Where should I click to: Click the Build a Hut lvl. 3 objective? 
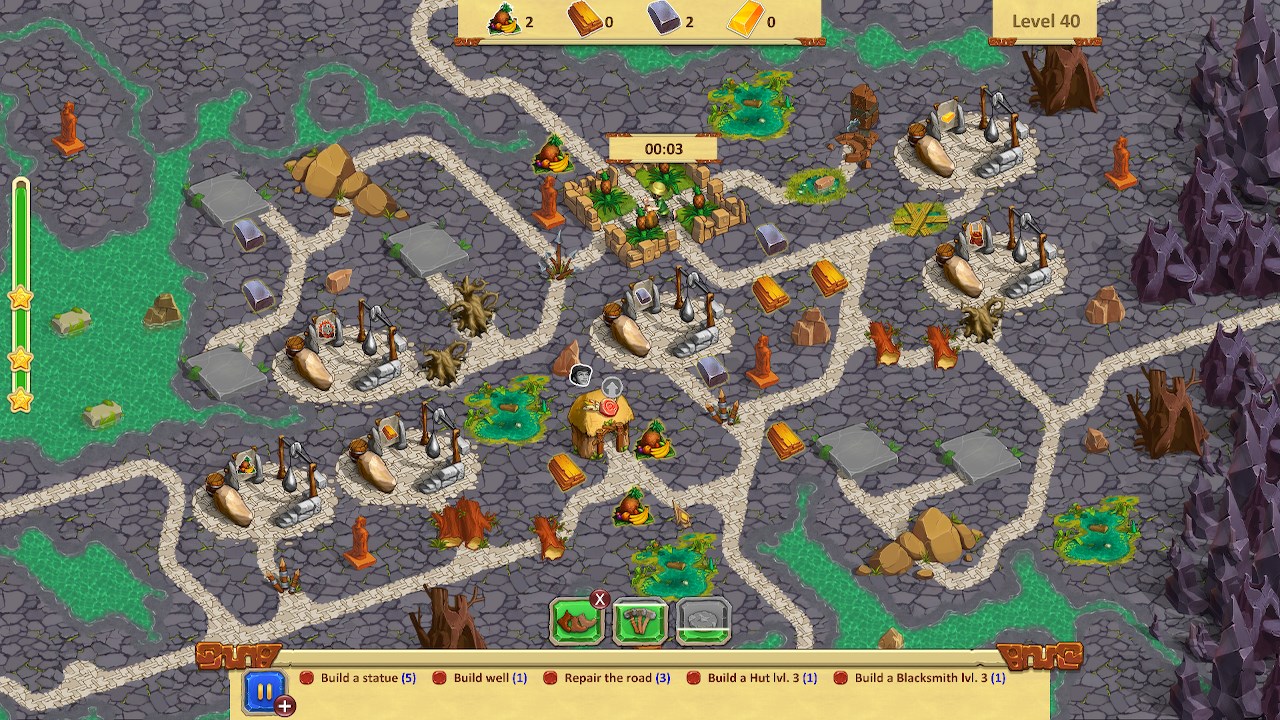(x=762, y=677)
